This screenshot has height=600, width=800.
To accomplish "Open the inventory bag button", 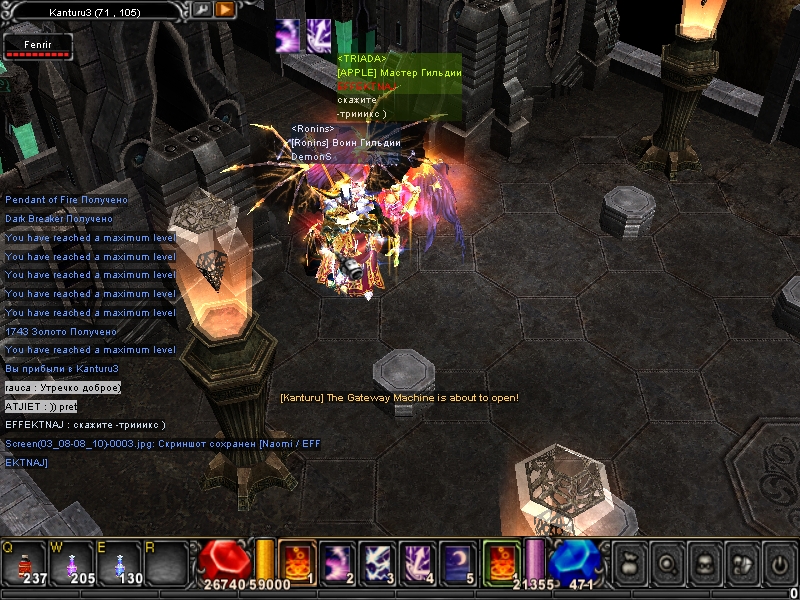I will click(629, 565).
